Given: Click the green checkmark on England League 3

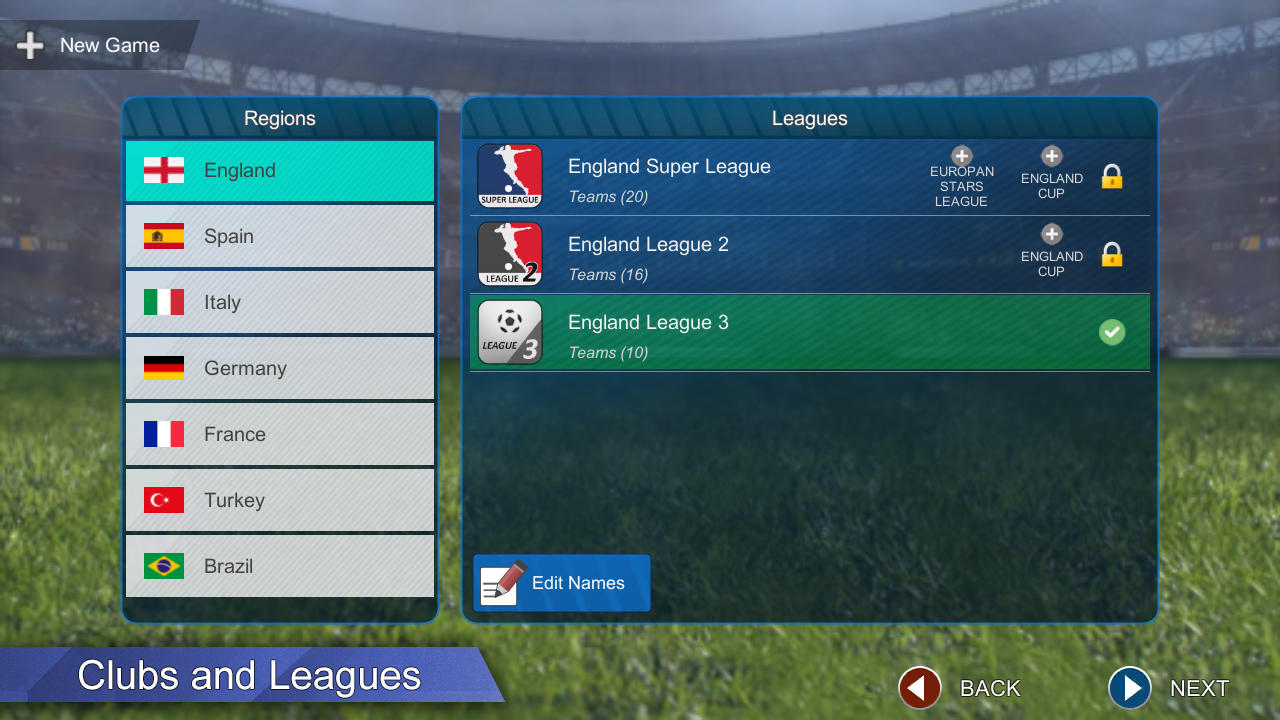Looking at the screenshot, I should coord(1112,332).
